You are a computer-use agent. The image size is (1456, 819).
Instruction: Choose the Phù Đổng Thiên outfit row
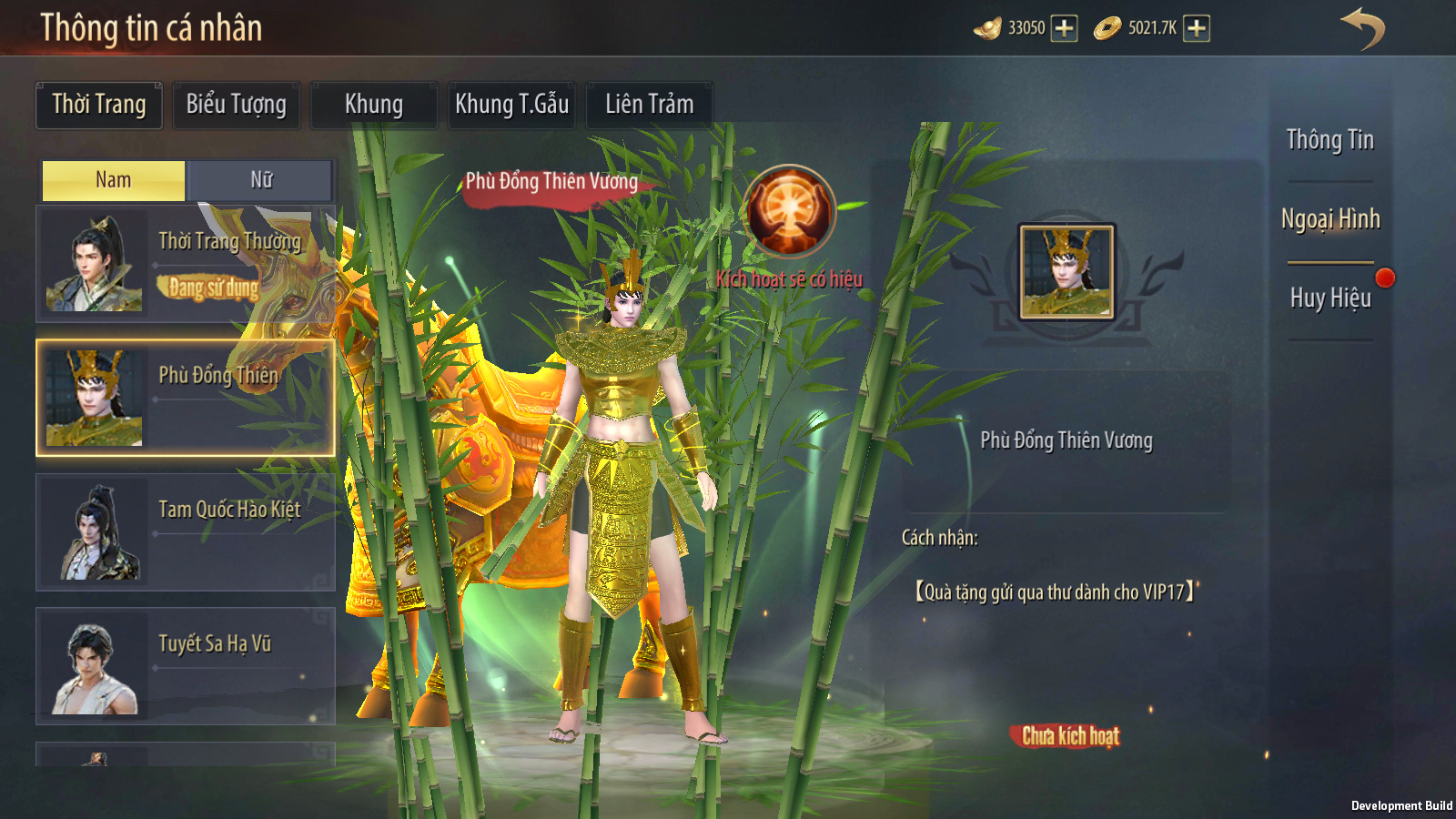pyautogui.click(x=186, y=398)
